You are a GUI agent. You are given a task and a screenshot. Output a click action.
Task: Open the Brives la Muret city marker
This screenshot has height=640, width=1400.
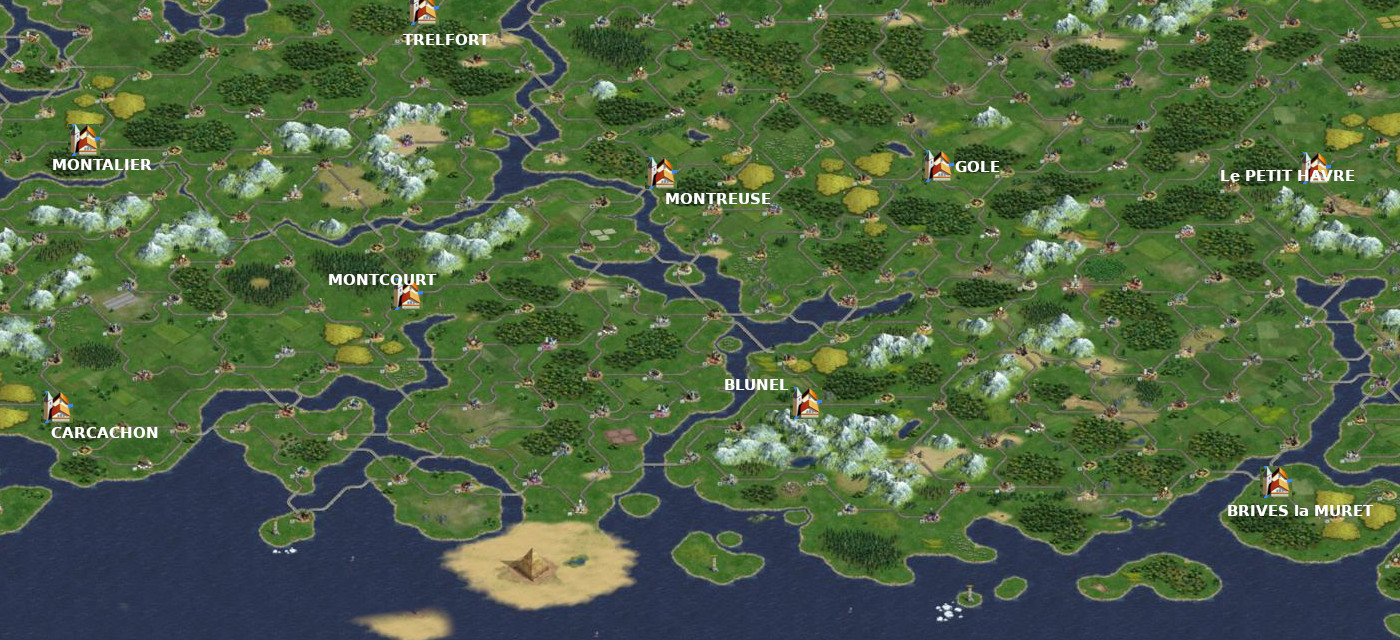point(1275,482)
